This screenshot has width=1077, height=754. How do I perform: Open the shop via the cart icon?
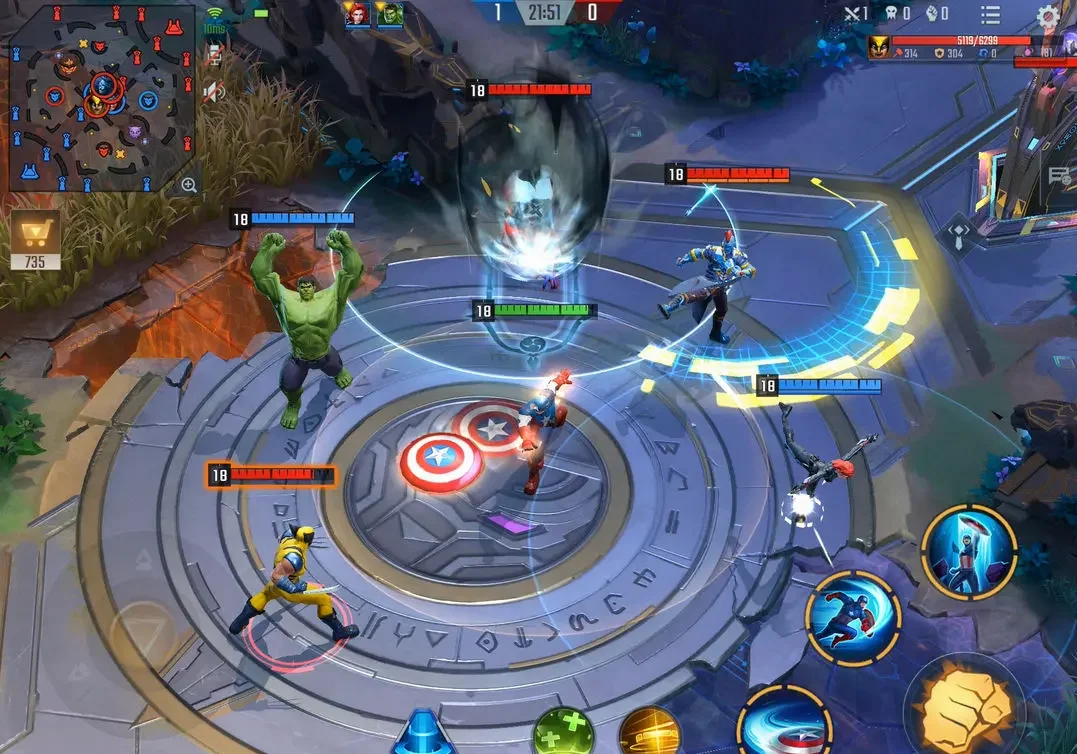pos(36,236)
